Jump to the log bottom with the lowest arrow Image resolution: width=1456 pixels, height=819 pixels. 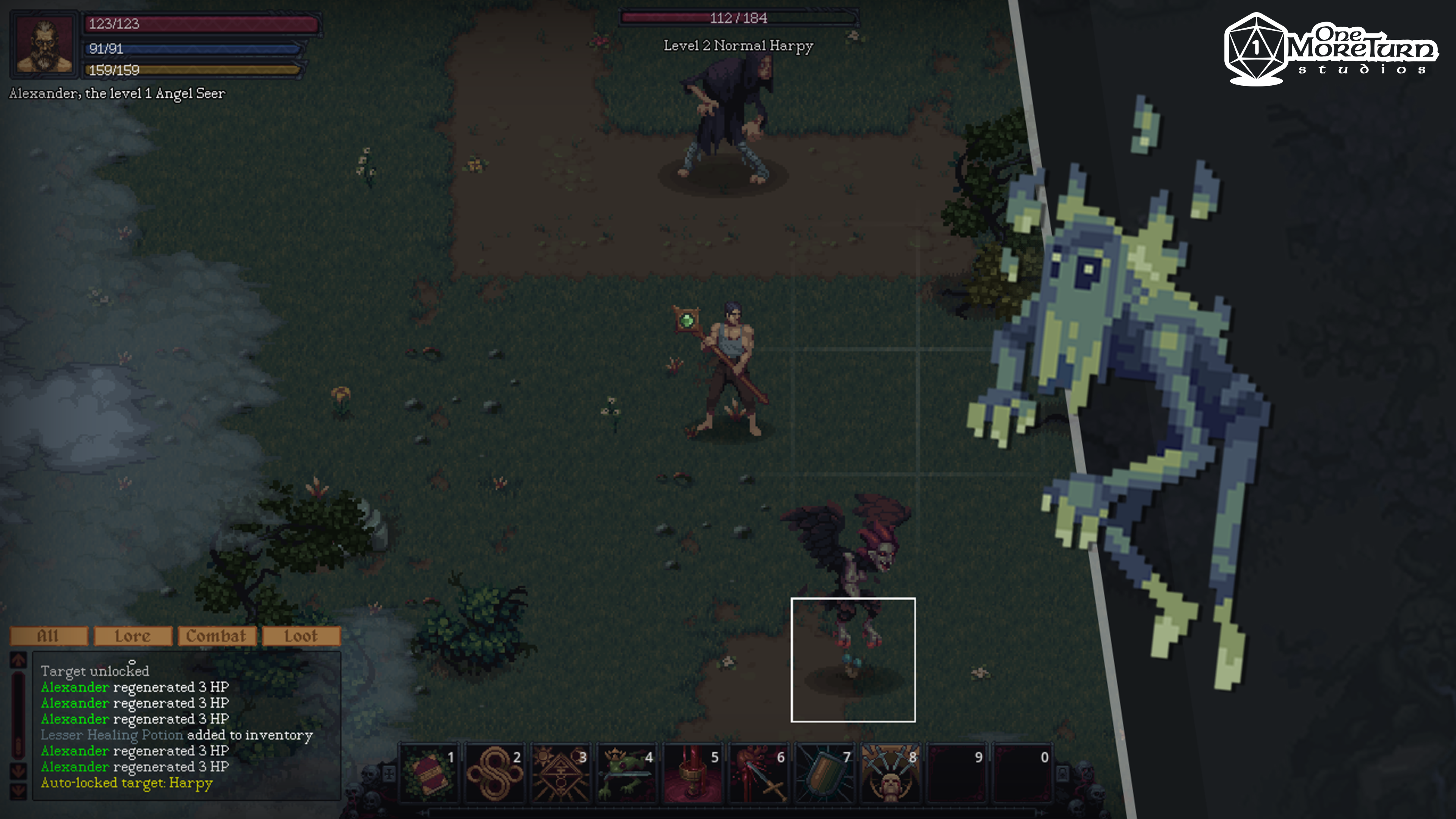pos(19,790)
